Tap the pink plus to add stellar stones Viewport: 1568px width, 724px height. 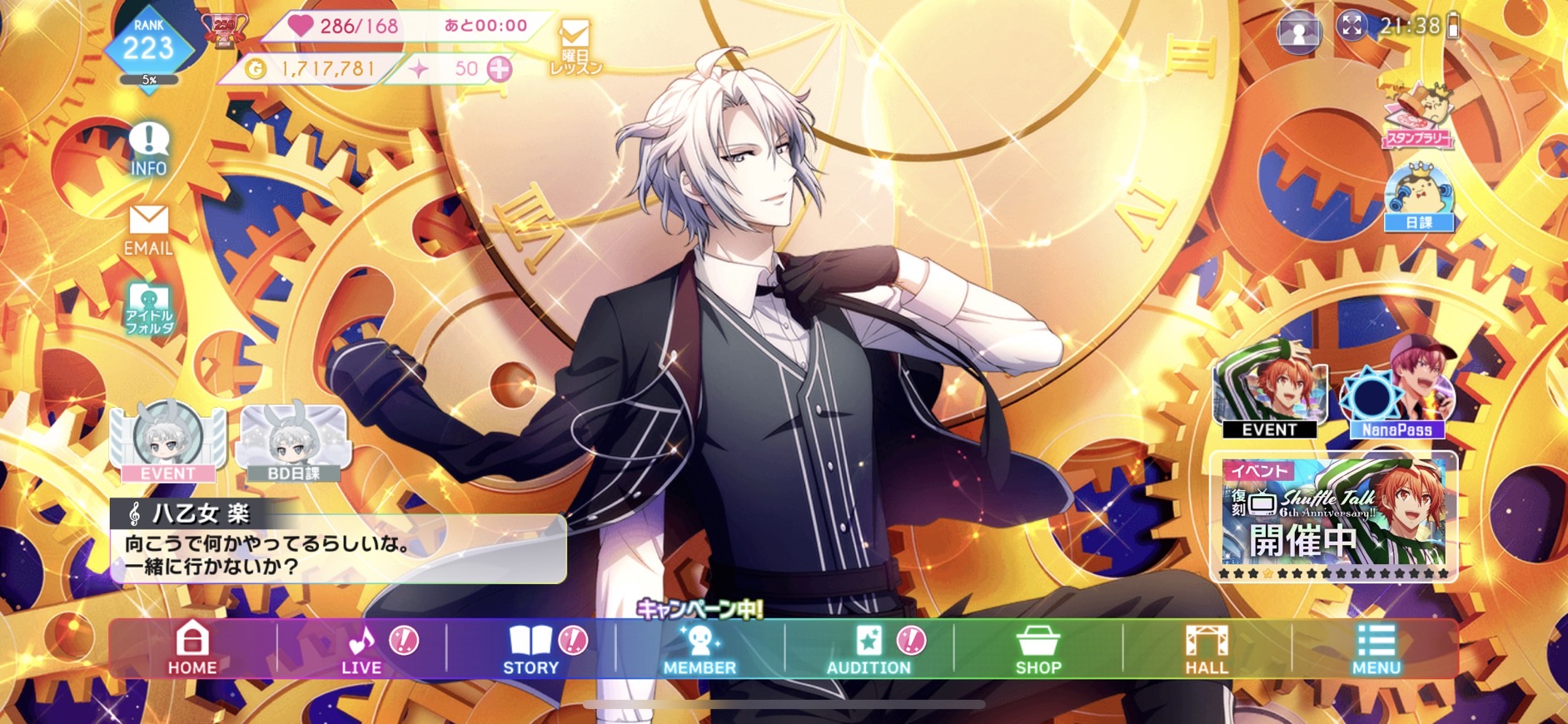tap(500, 69)
